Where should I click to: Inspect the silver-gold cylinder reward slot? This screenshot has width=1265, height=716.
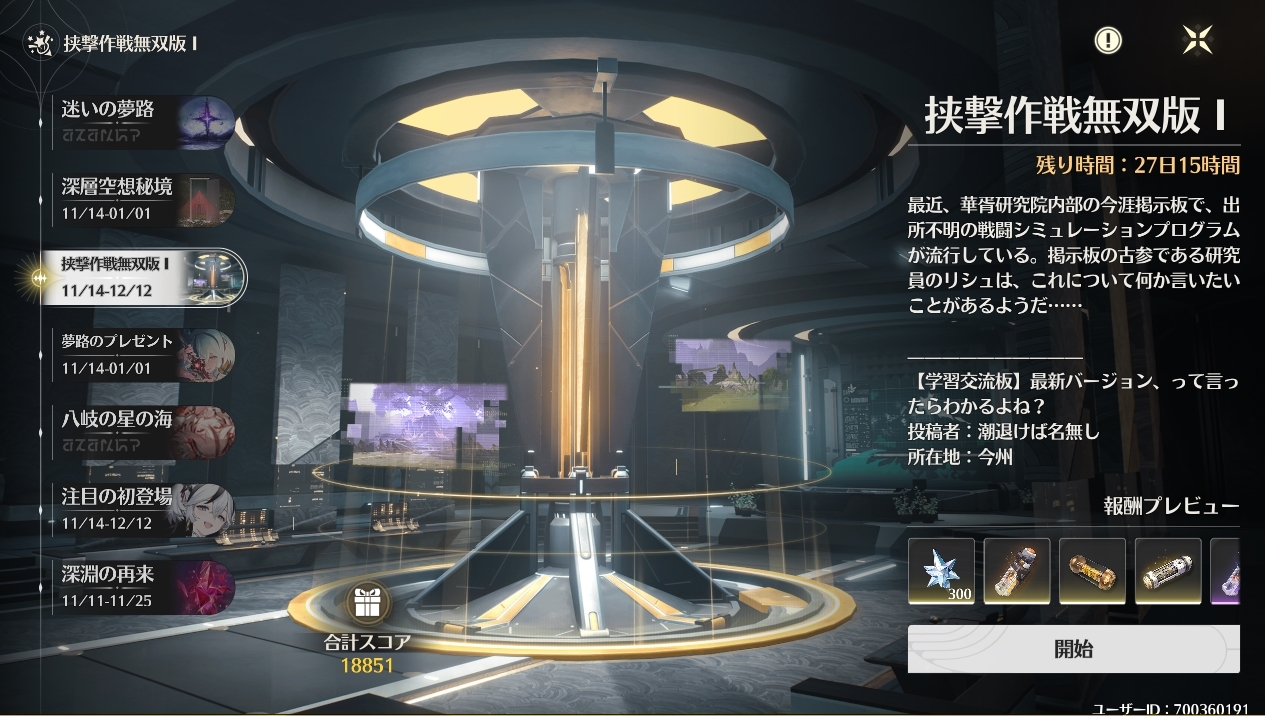[1168, 571]
